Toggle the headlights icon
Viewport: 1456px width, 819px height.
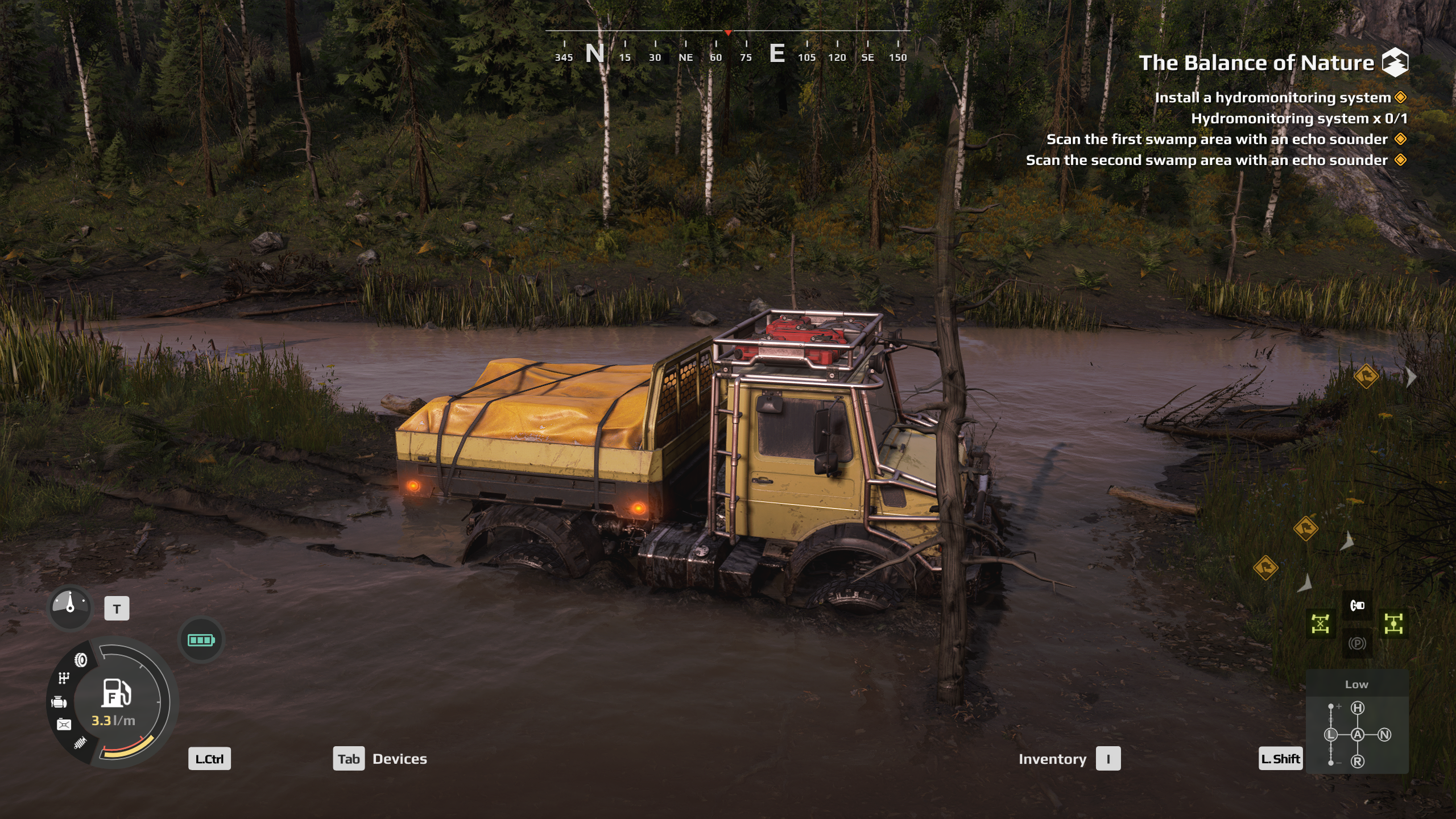click(x=1357, y=605)
